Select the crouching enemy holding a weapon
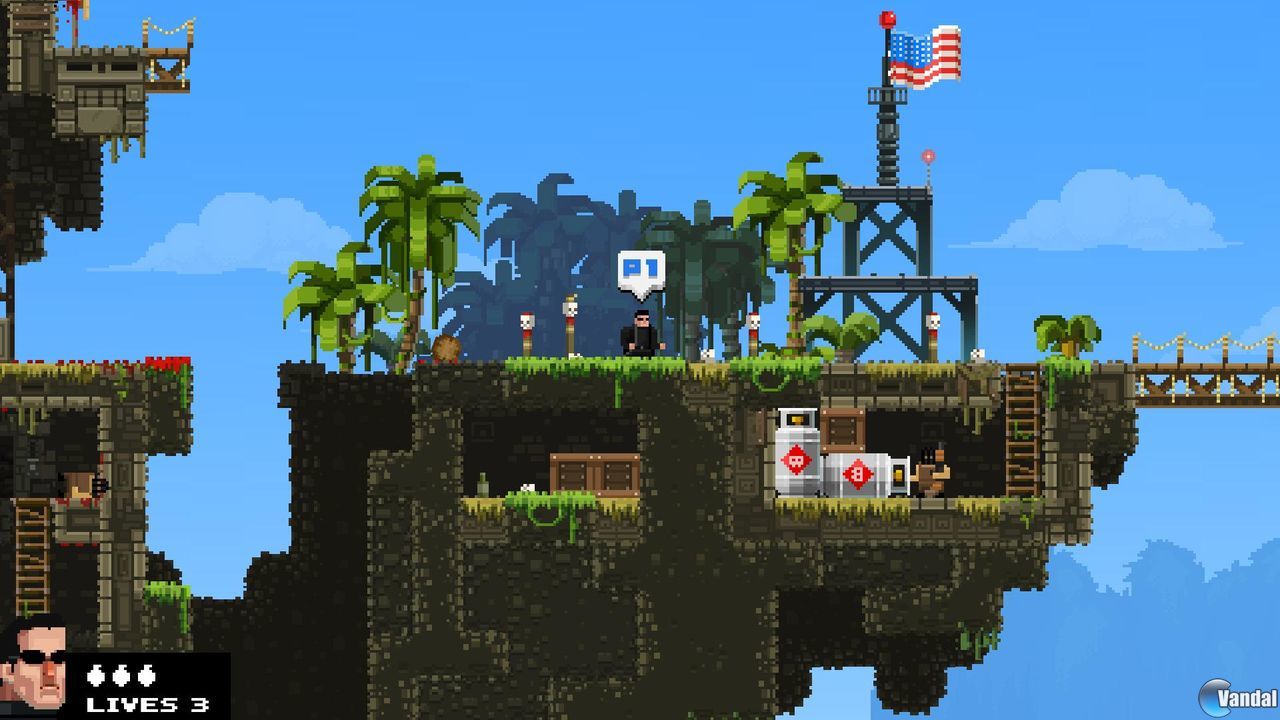This screenshot has height=720, width=1280. click(930, 470)
